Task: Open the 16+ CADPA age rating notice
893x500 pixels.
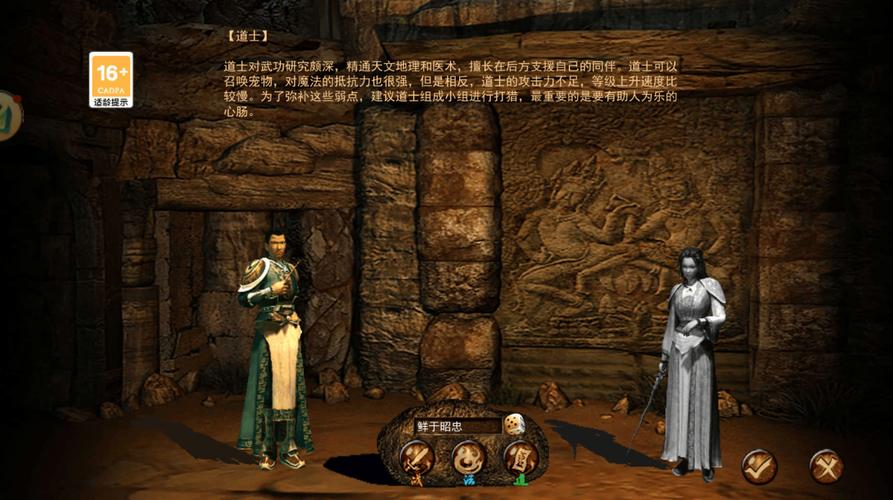Action: pyautogui.click(x=111, y=79)
